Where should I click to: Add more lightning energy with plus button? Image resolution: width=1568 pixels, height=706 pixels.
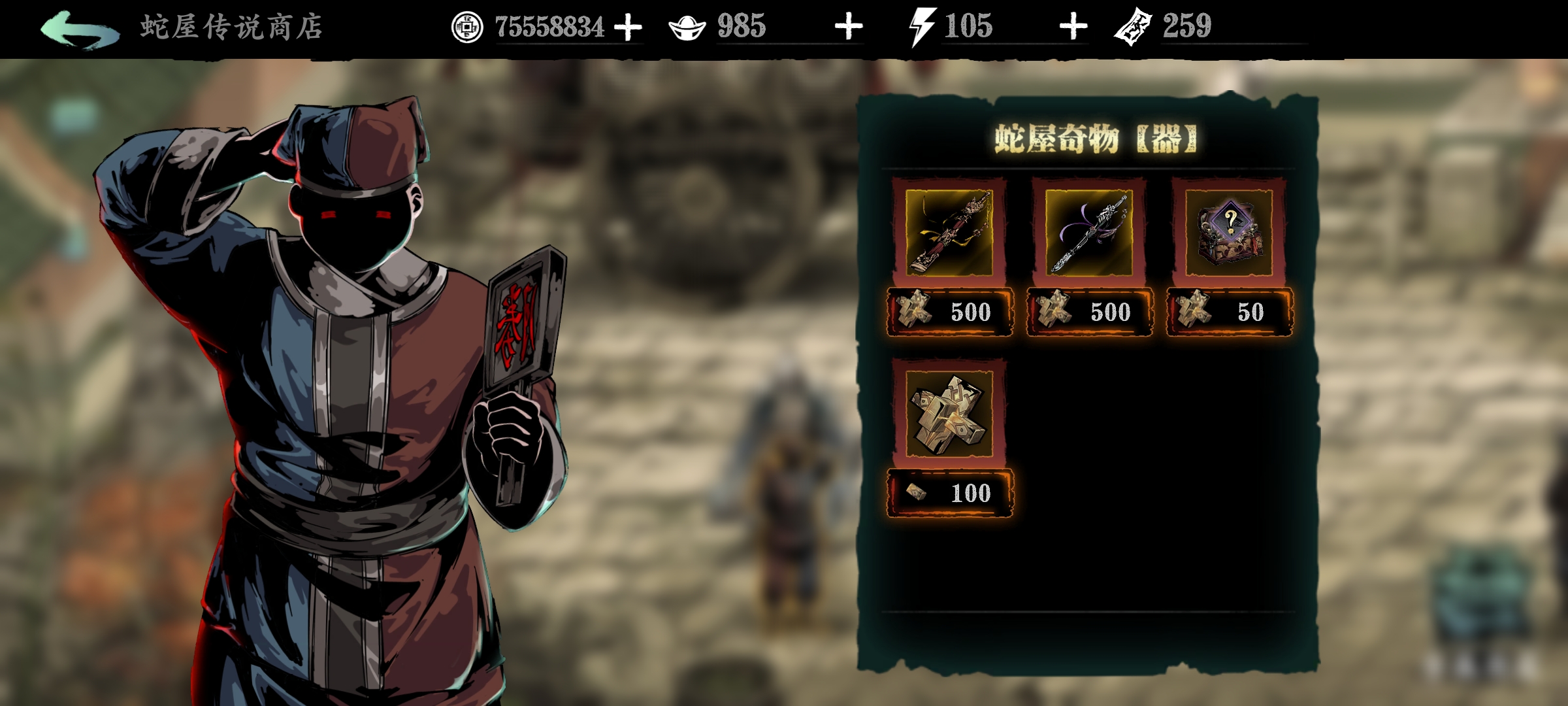[1073, 27]
